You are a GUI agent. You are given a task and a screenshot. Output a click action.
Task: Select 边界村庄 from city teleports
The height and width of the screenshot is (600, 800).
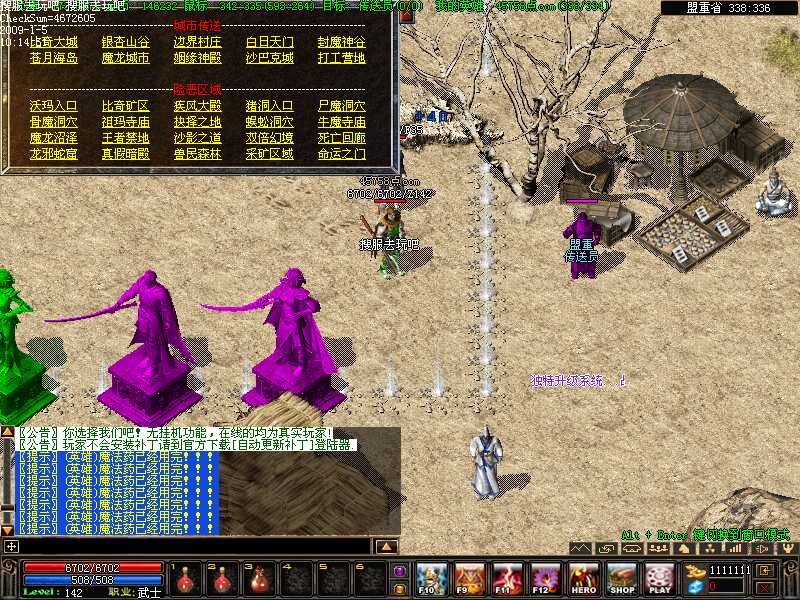click(198, 42)
